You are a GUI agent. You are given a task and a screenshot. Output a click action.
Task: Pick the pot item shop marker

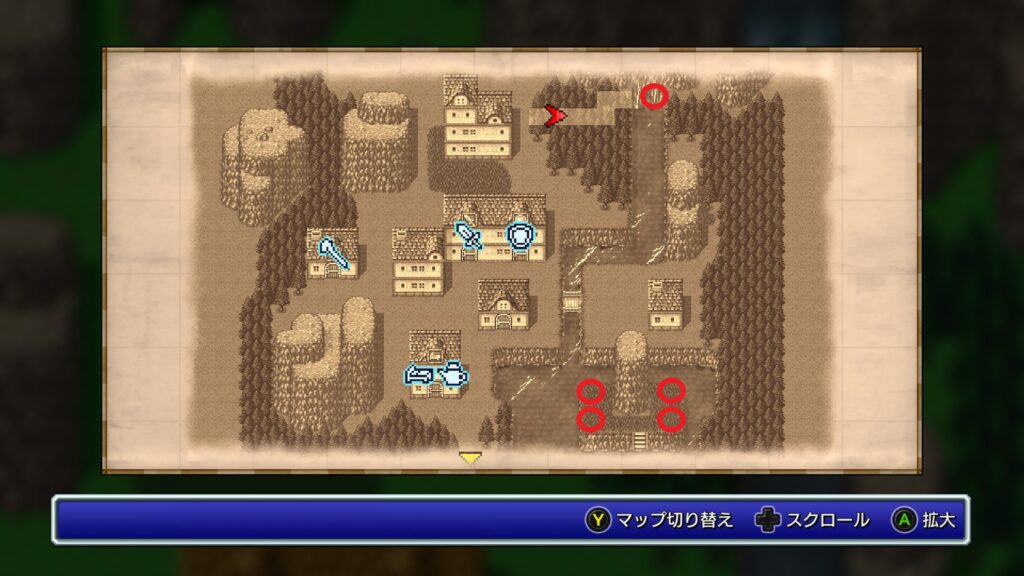[454, 375]
